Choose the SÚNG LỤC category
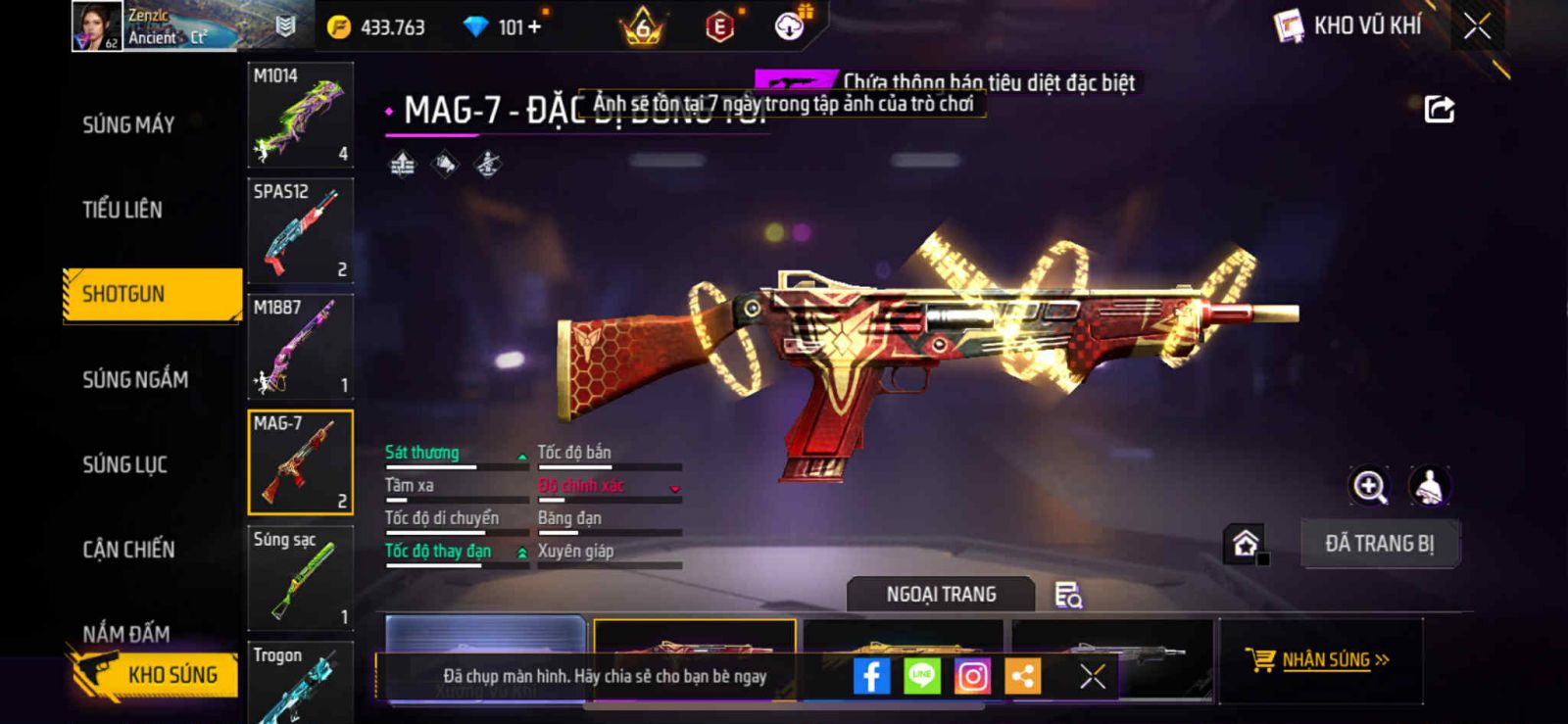 coord(124,464)
